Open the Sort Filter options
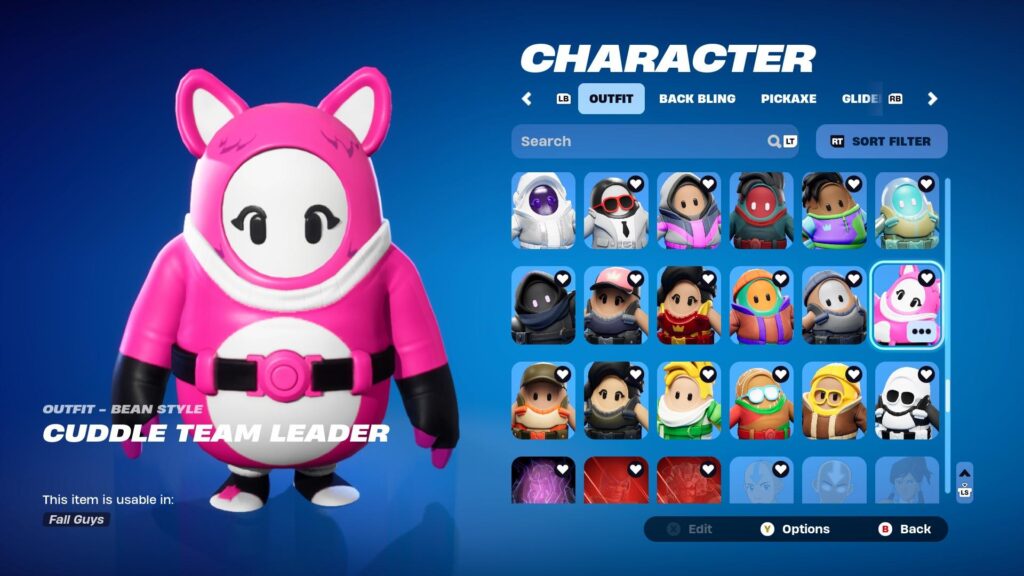The height and width of the screenshot is (576, 1024). pyautogui.click(x=881, y=141)
